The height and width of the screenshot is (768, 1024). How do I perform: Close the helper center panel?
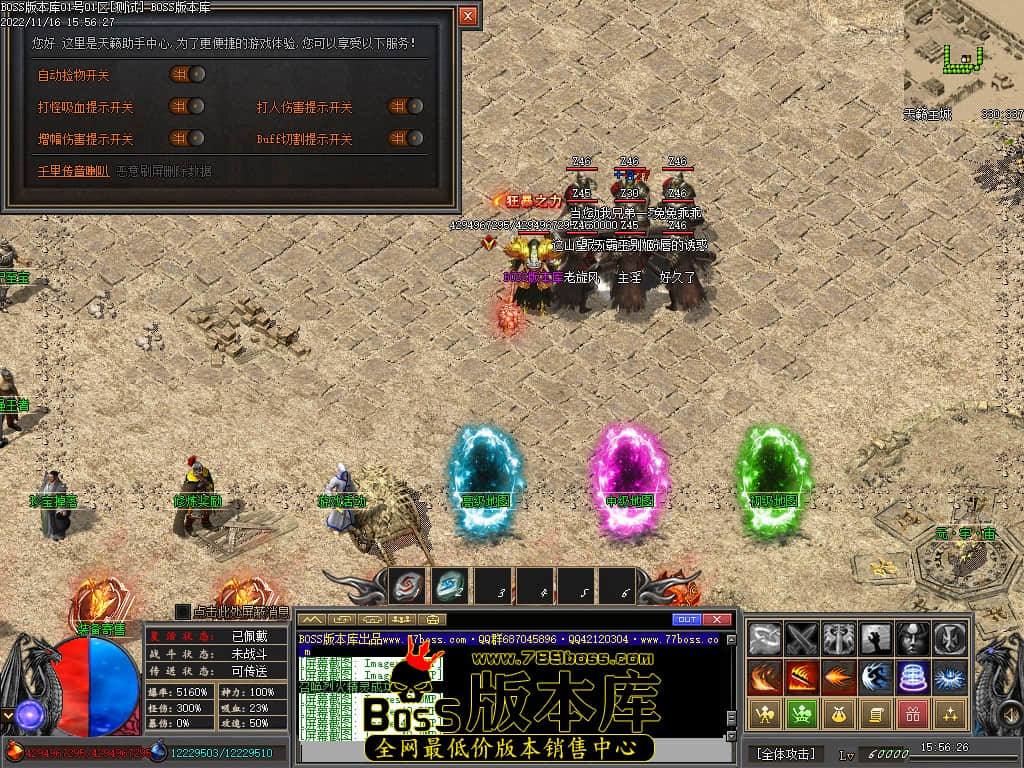(x=467, y=16)
